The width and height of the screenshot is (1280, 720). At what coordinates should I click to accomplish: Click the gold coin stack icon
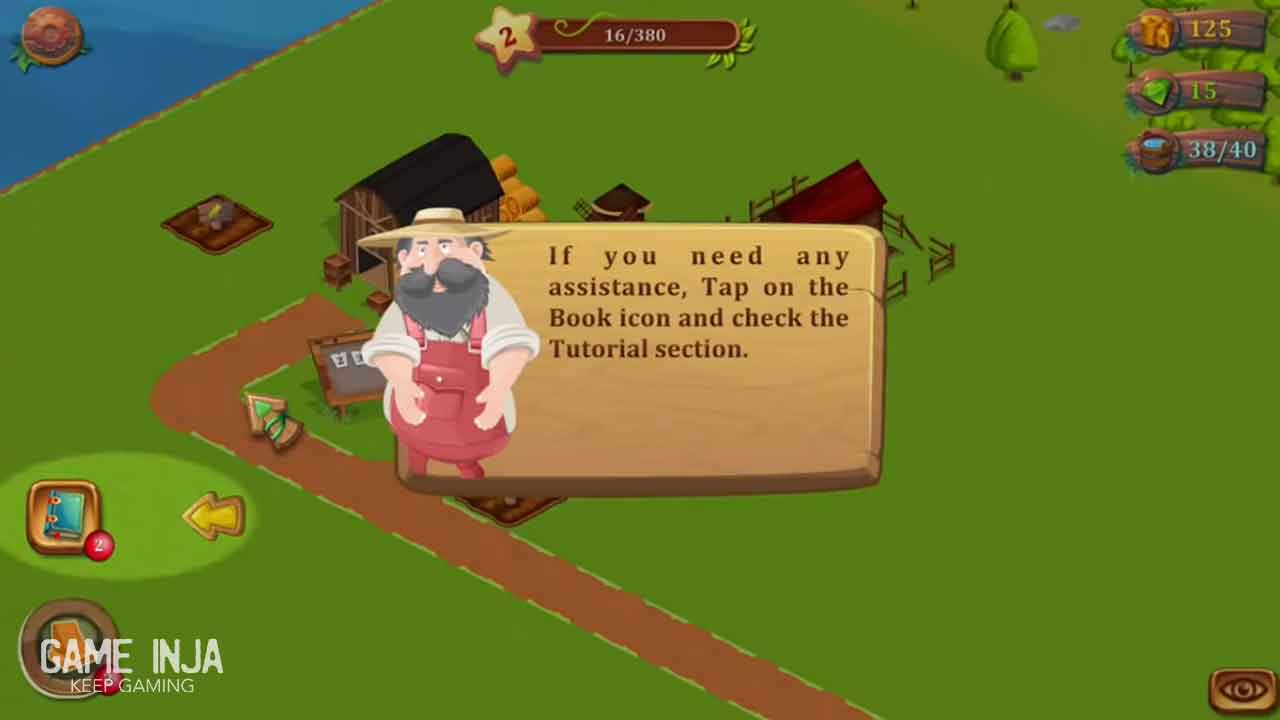tap(1156, 31)
